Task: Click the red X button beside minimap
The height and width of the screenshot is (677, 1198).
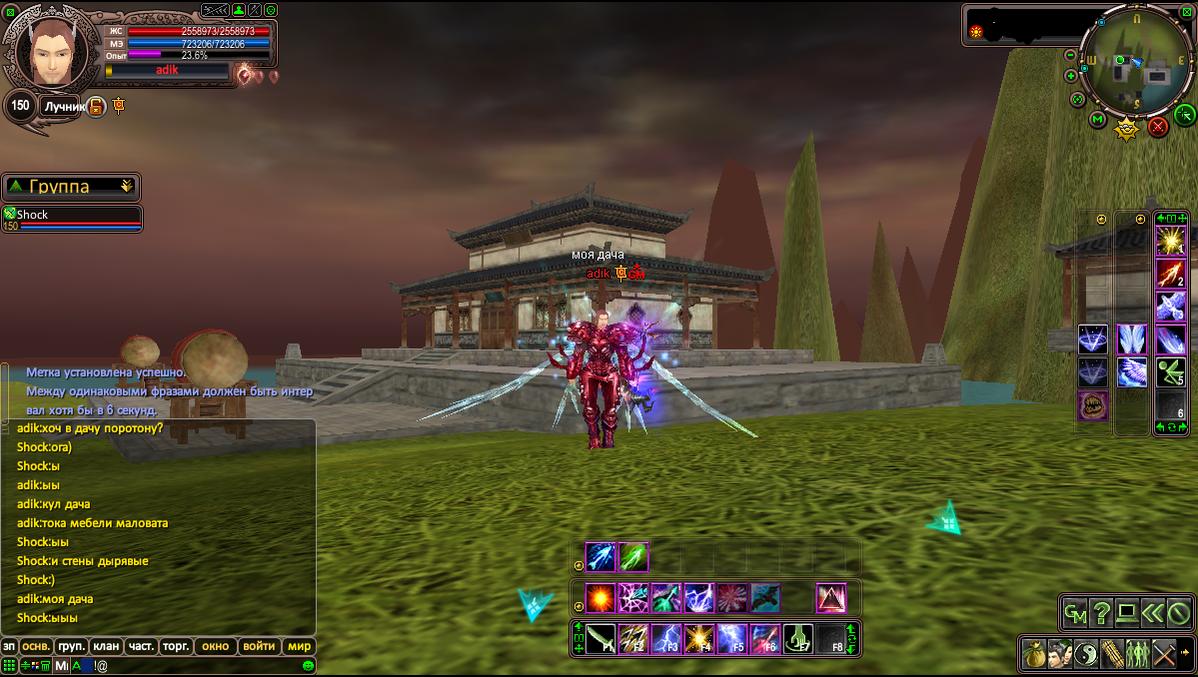Action: coord(1158,126)
